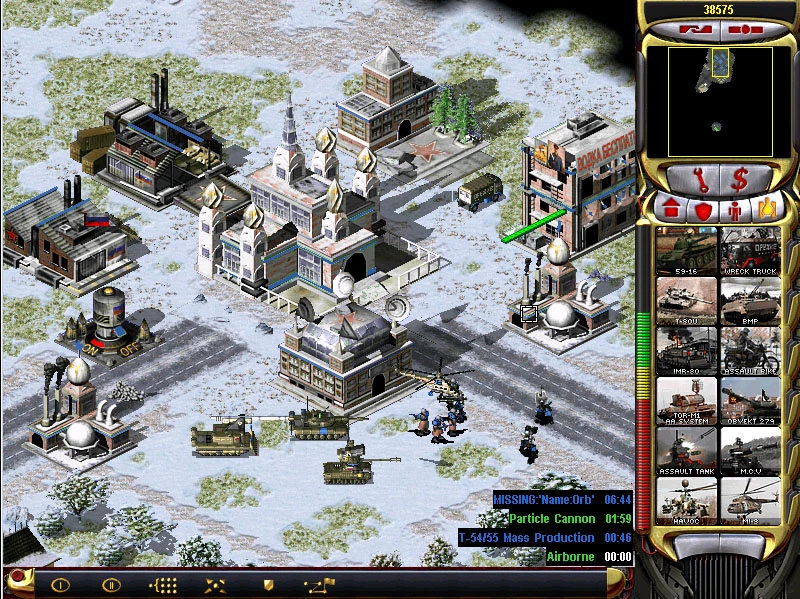800x599 pixels.
Task: Select the T-80U tank build icon
Action: tap(687, 300)
